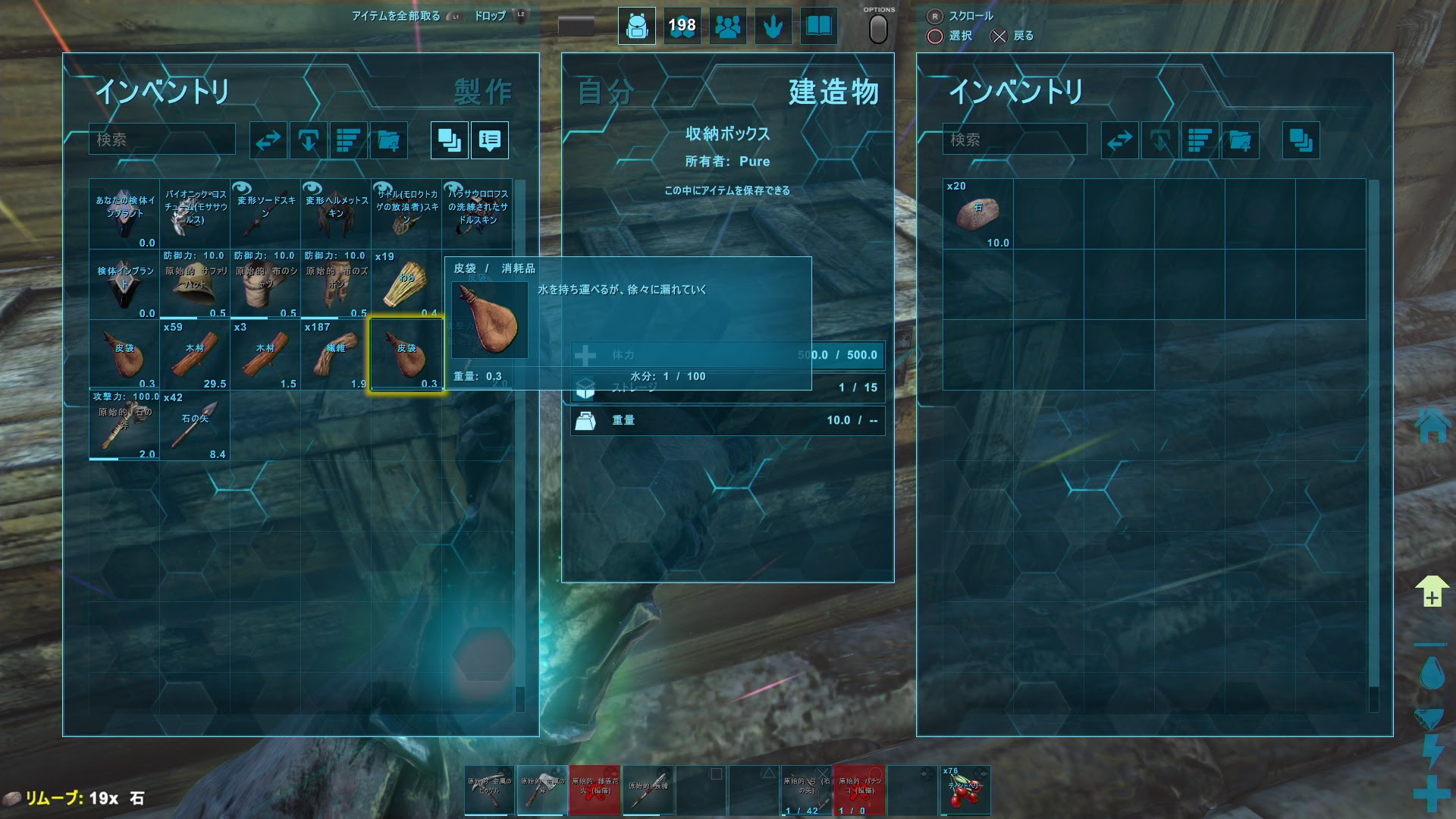1456x819 pixels.
Task: Open the explorer notes book icon
Action: [818, 26]
